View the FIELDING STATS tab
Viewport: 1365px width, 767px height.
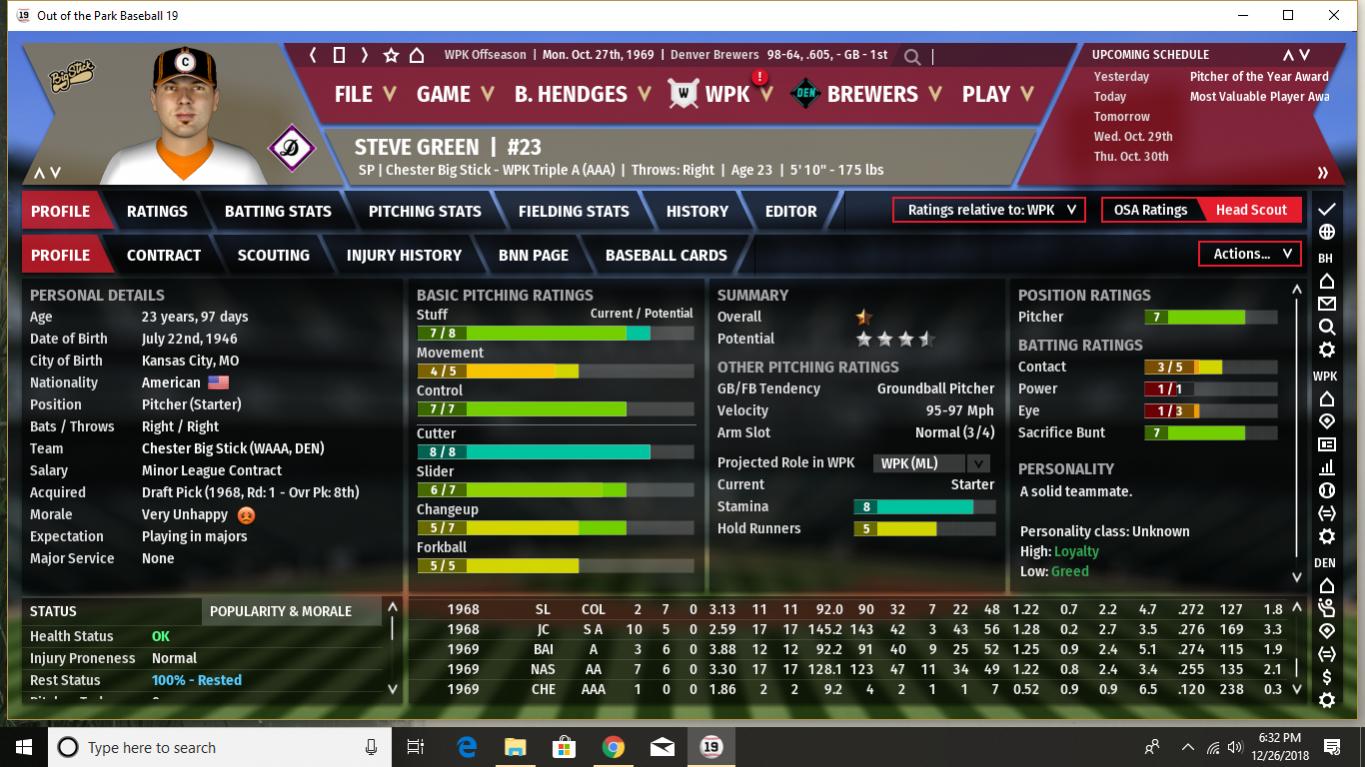pyautogui.click(x=574, y=211)
